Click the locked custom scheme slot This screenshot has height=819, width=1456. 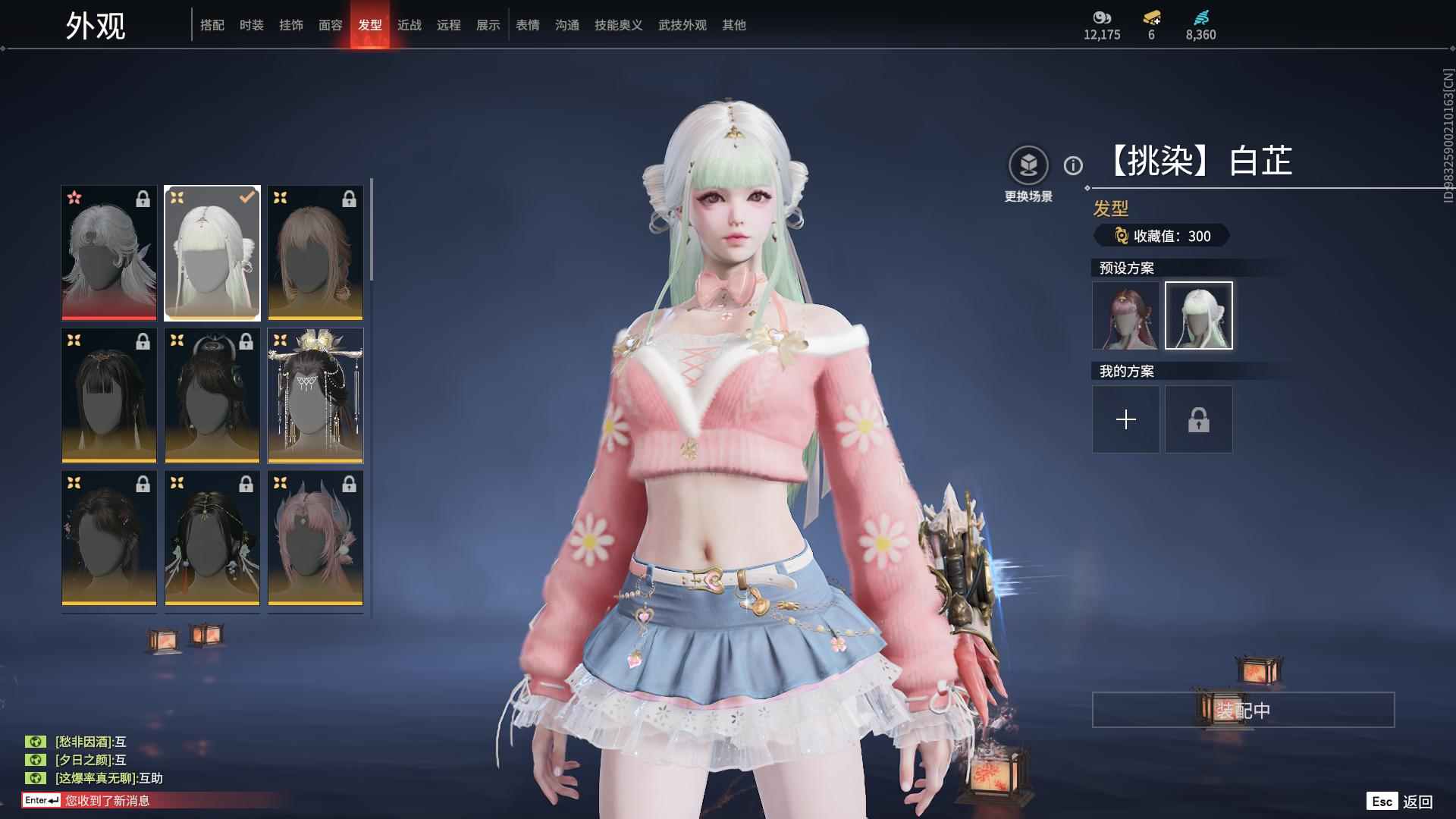pos(1198,419)
